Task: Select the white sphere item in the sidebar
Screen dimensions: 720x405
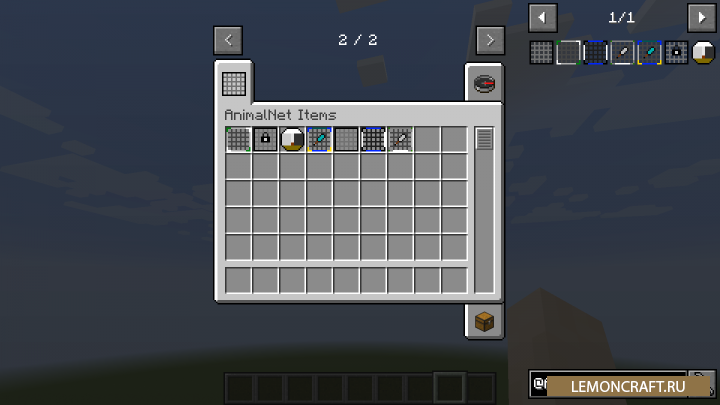Action: [x=704, y=52]
